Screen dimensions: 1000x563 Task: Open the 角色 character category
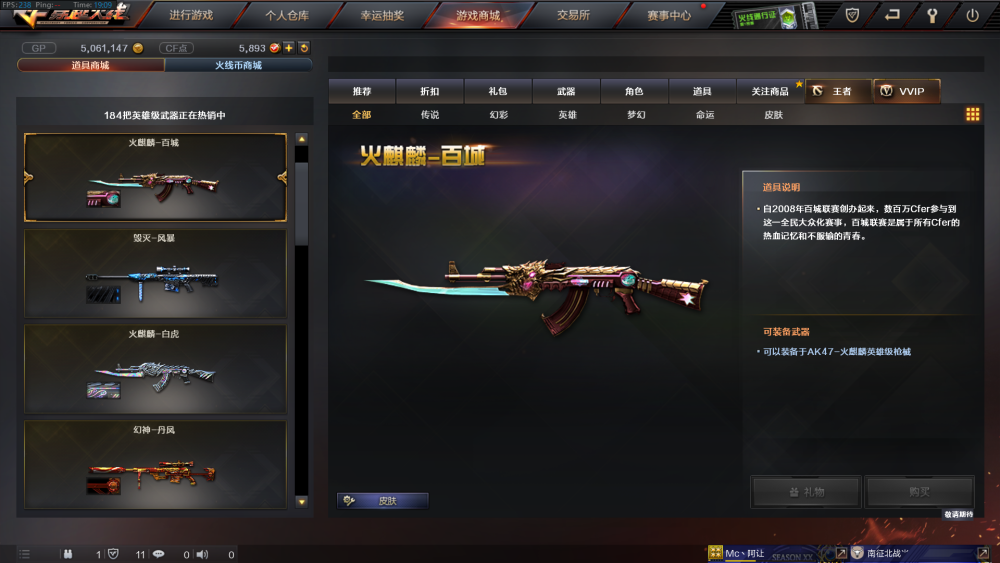pyautogui.click(x=634, y=91)
